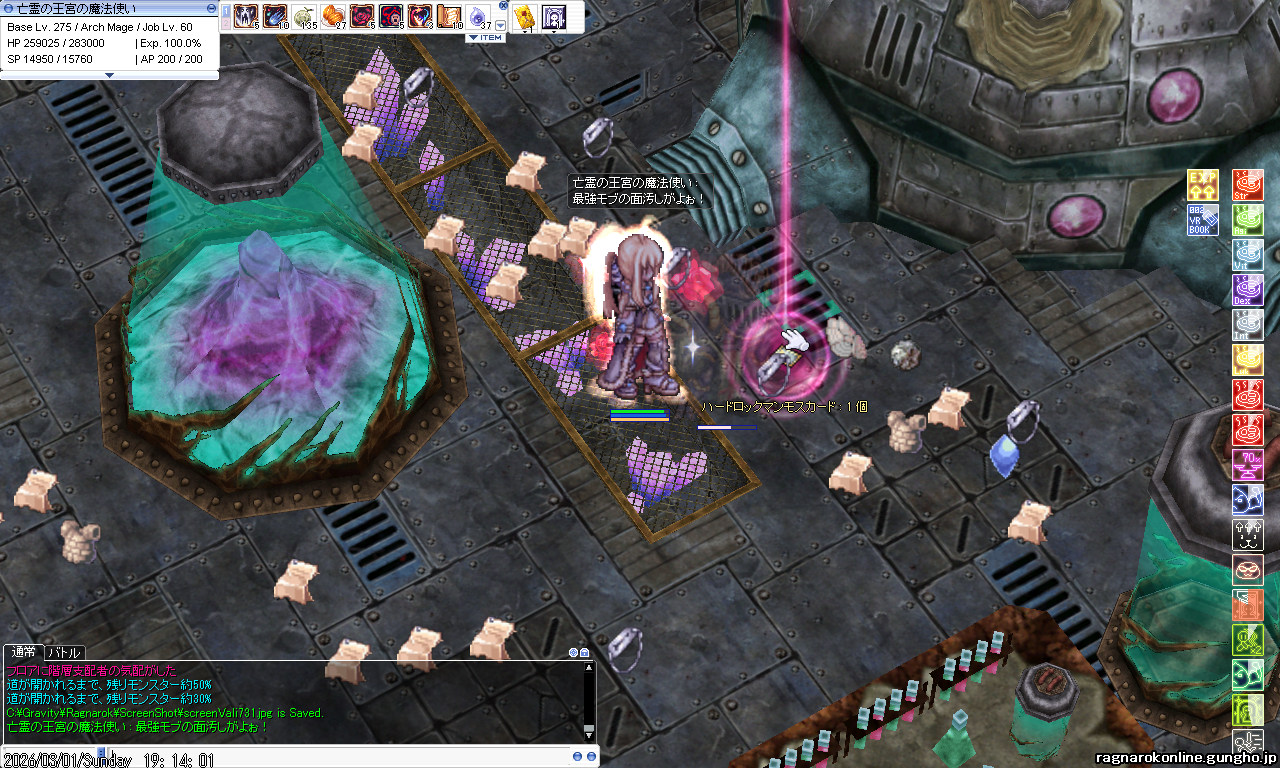Use the scroll item in hotbar
Viewport: 1280px width, 768px height.
point(449,15)
